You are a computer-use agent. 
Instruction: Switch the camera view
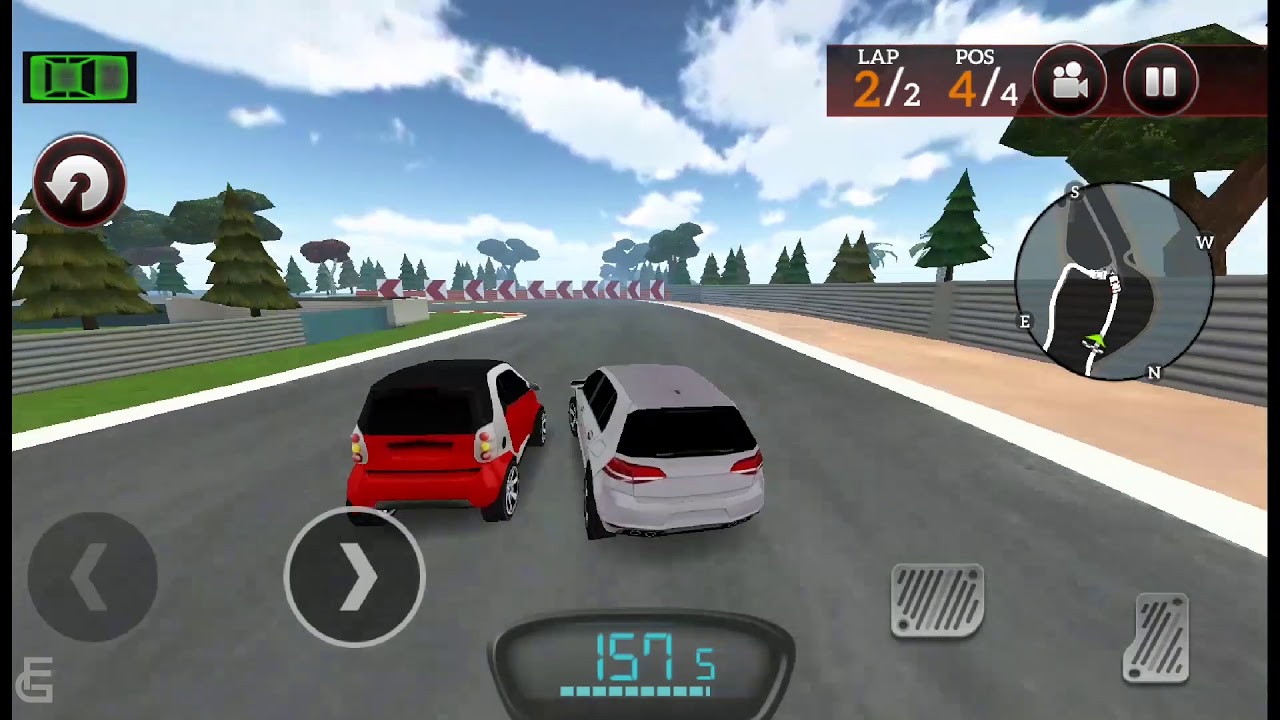click(x=1069, y=82)
